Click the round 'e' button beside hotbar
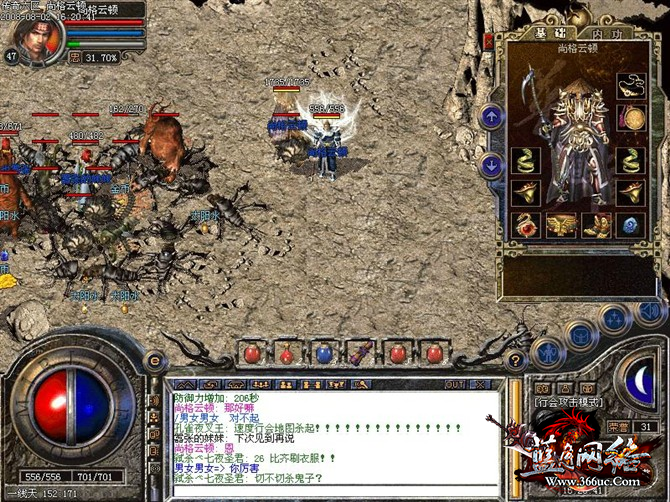670x502 pixels. click(x=155, y=361)
